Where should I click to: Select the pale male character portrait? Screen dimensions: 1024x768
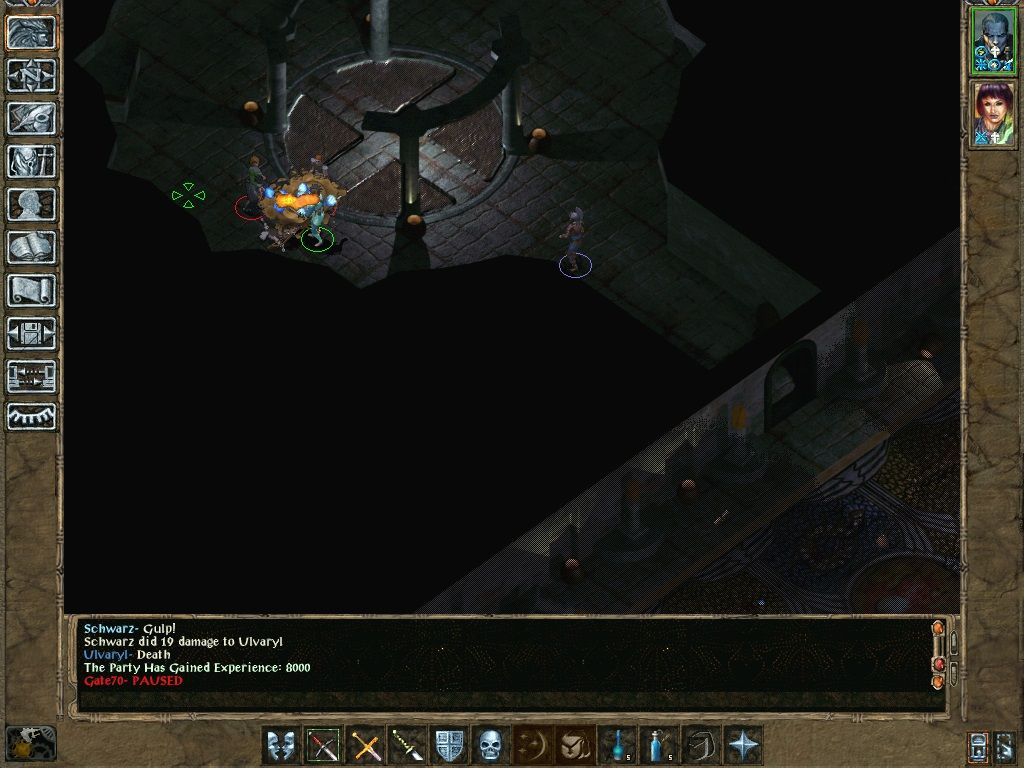click(994, 42)
